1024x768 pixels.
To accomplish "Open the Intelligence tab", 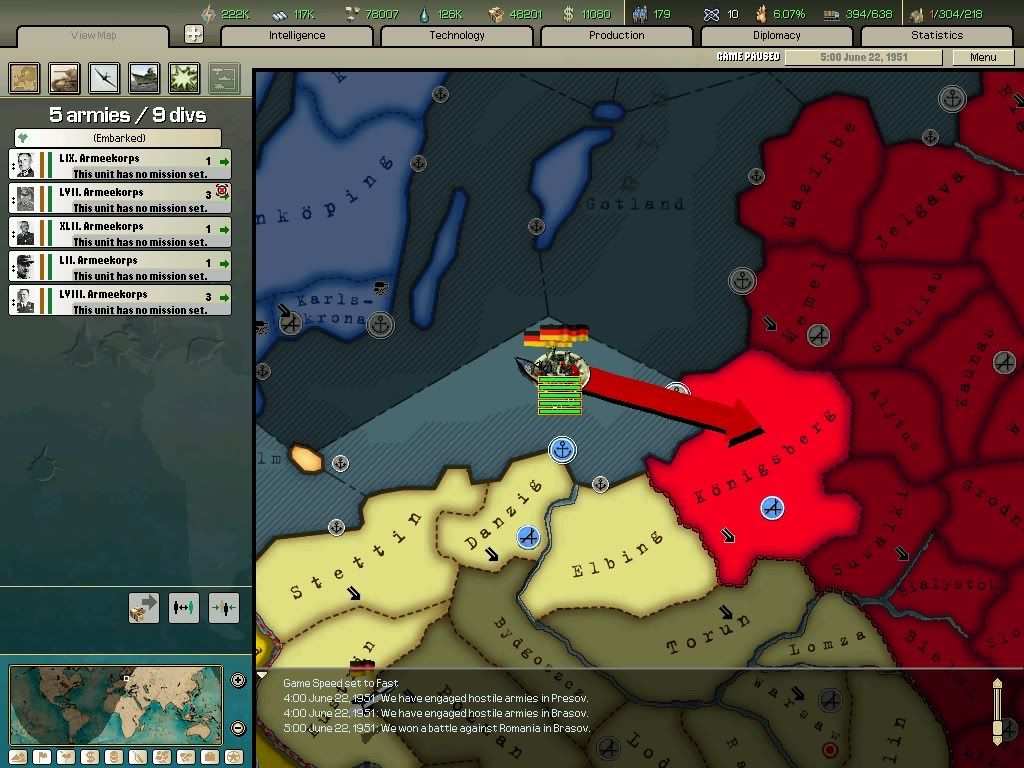I will pyautogui.click(x=297, y=36).
